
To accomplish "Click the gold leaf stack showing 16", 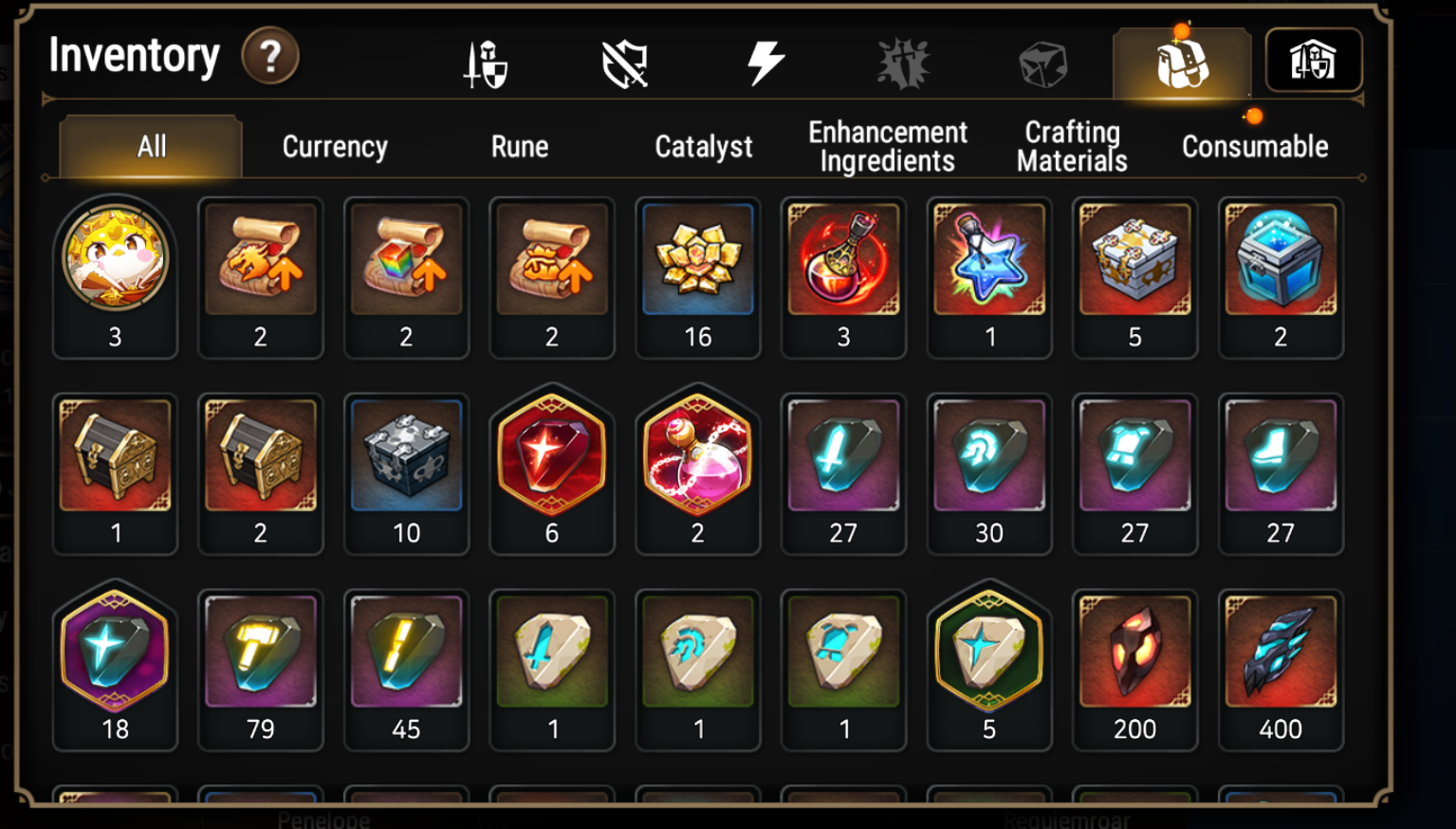I will [697, 259].
